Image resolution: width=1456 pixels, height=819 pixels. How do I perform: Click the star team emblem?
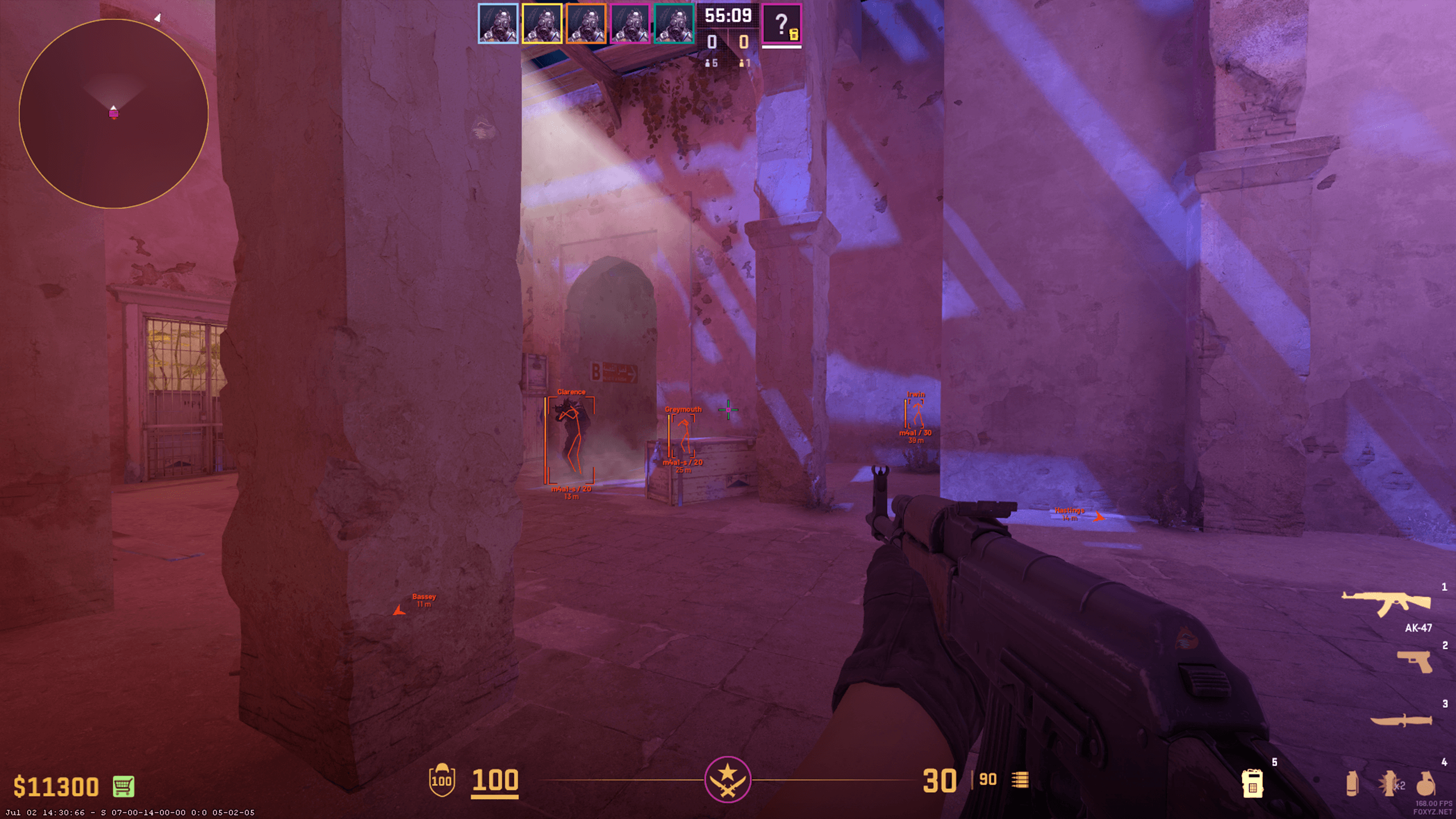pyautogui.click(x=727, y=779)
